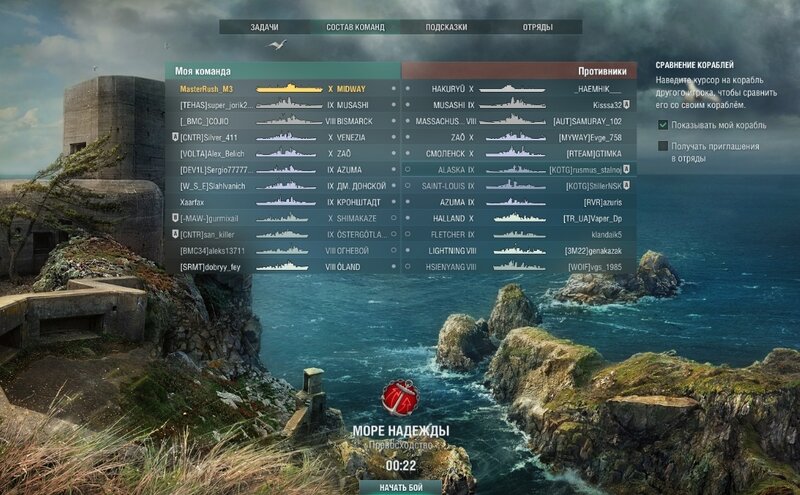The height and width of the screenshot is (495, 800).
Task: Pick the enemy Massachusetts row
Action: point(519,121)
